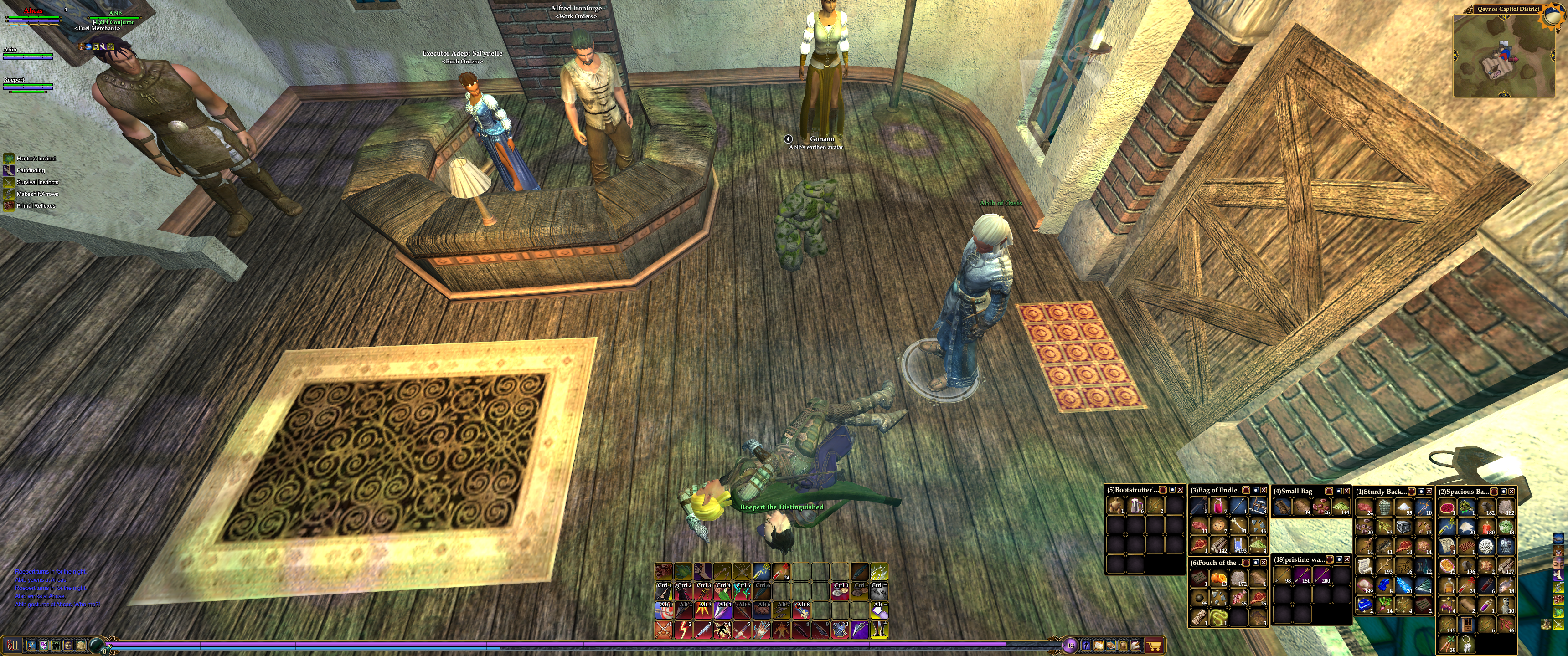The image size is (1568, 656).
Task: Open the guild shield icon in the menu bar
Action: tap(43, 645)
